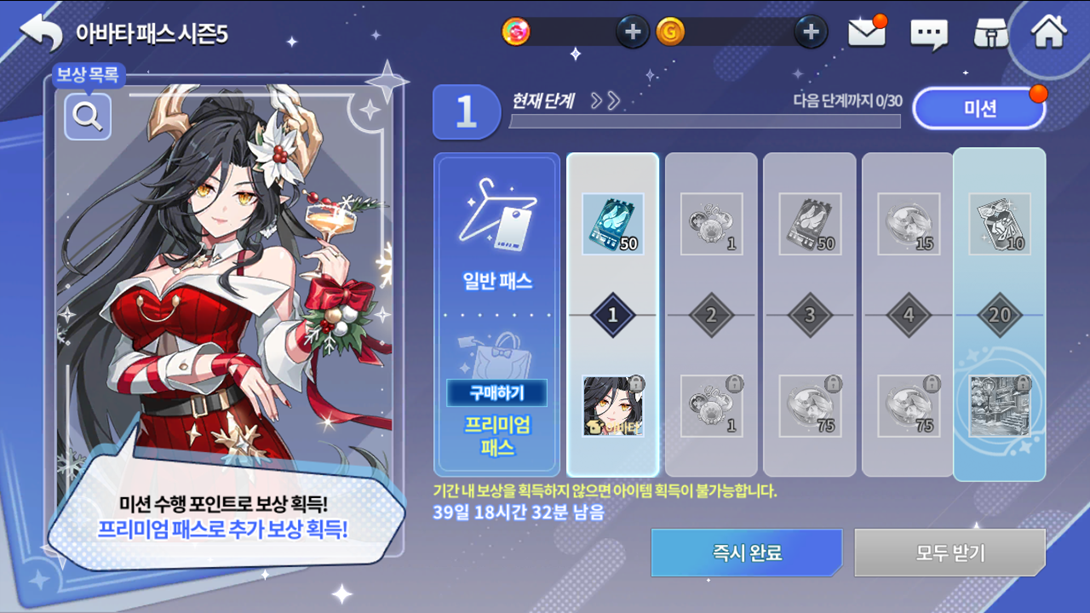Click the 즉시 완료 instant complete button
This screenshot has width=1090, height=613.
point(746,552)
